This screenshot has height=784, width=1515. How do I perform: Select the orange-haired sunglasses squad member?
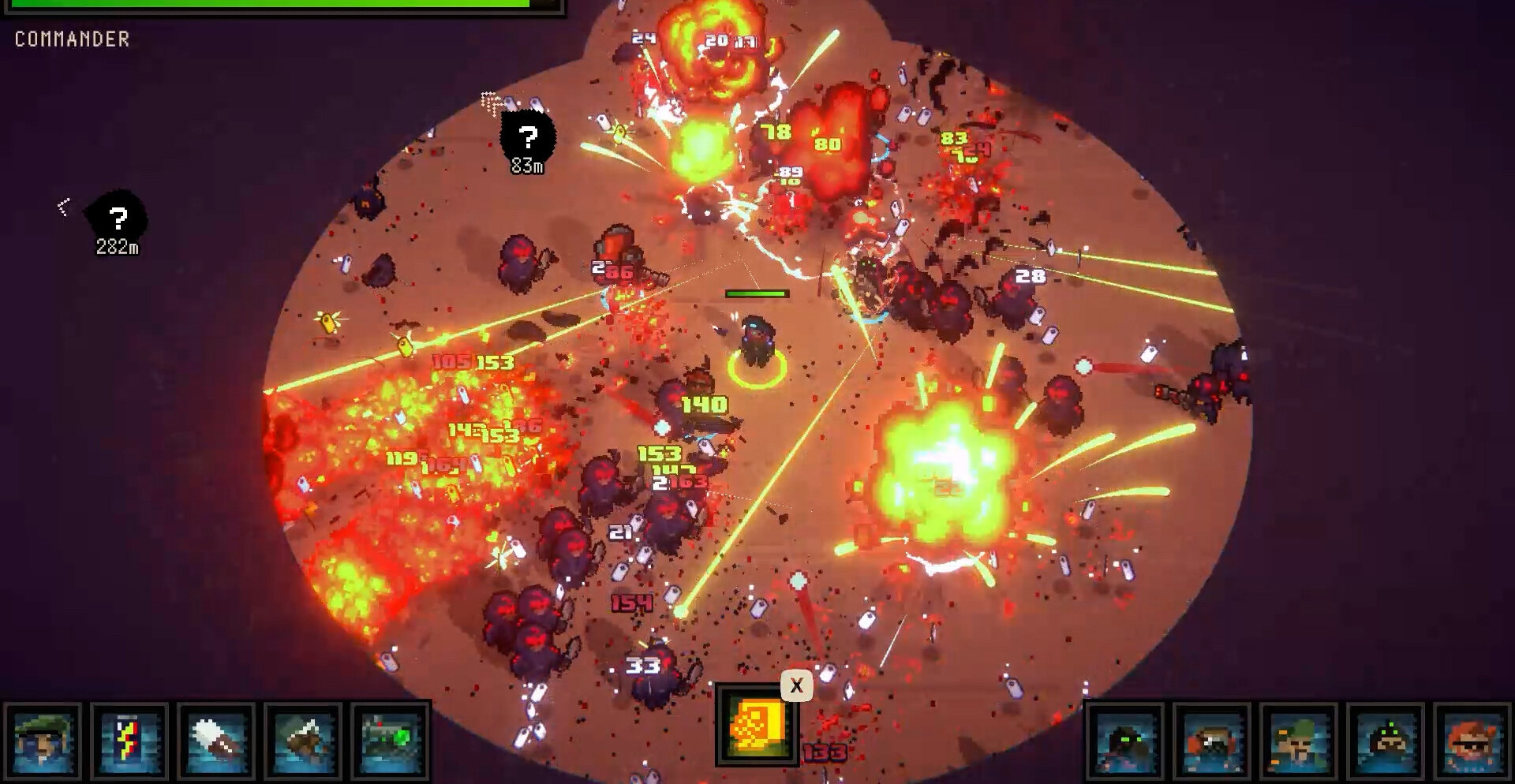pos(1472,742)
